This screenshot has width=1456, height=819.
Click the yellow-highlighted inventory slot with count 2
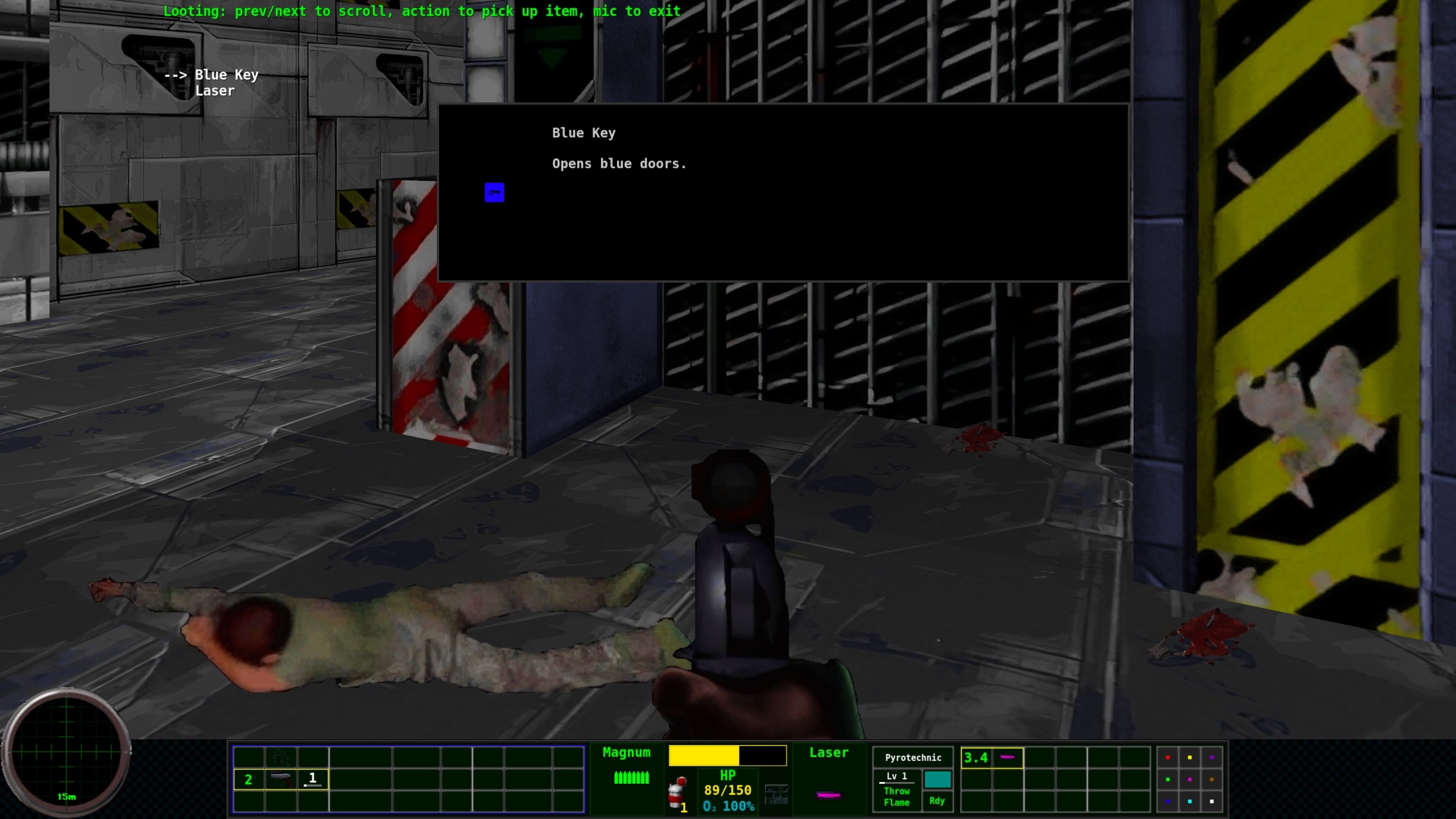pos(249,780)
